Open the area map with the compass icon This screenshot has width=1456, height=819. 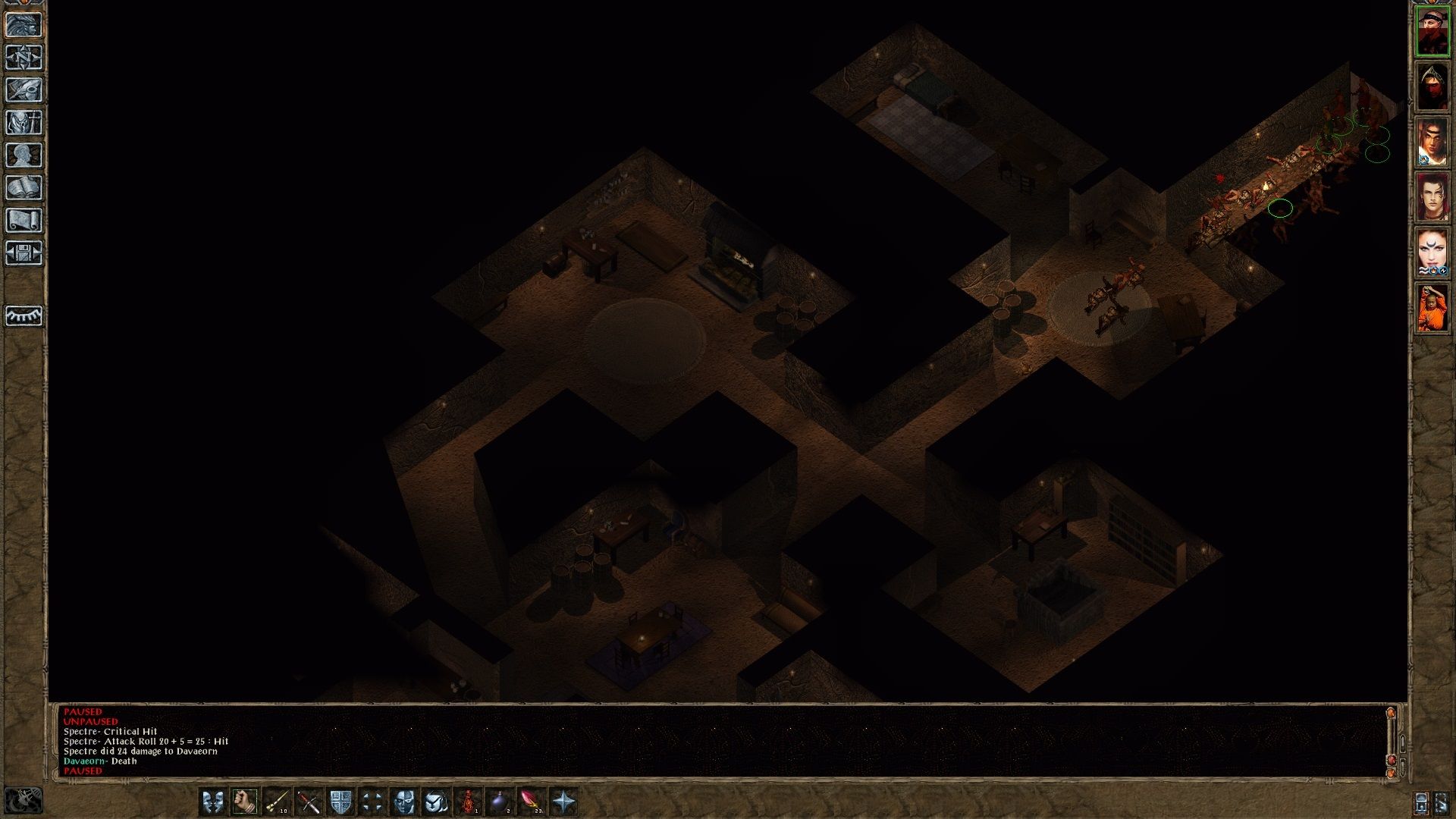tap(24, 58)
